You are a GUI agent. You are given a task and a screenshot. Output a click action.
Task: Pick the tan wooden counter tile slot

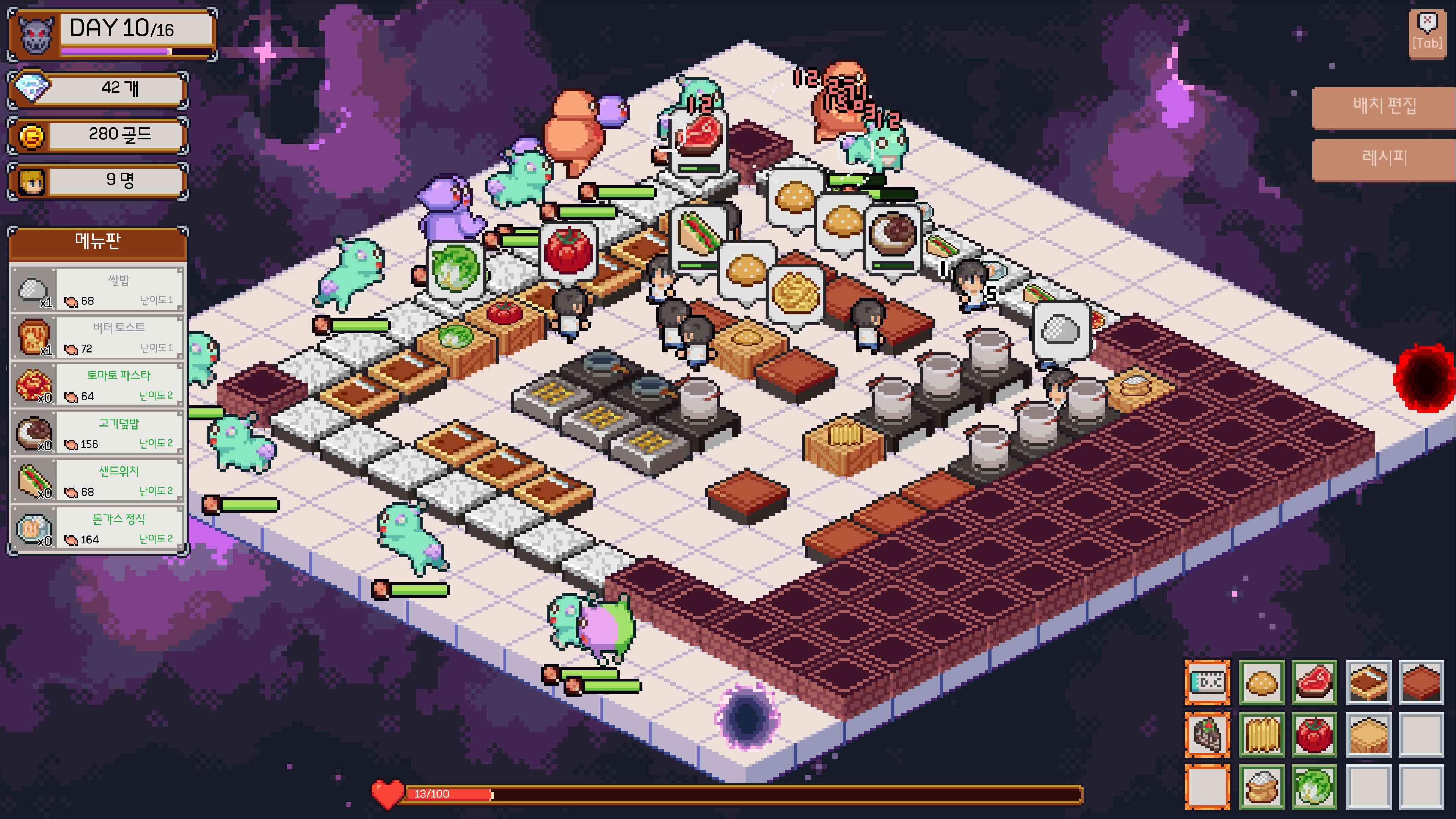click(1368, 735)
